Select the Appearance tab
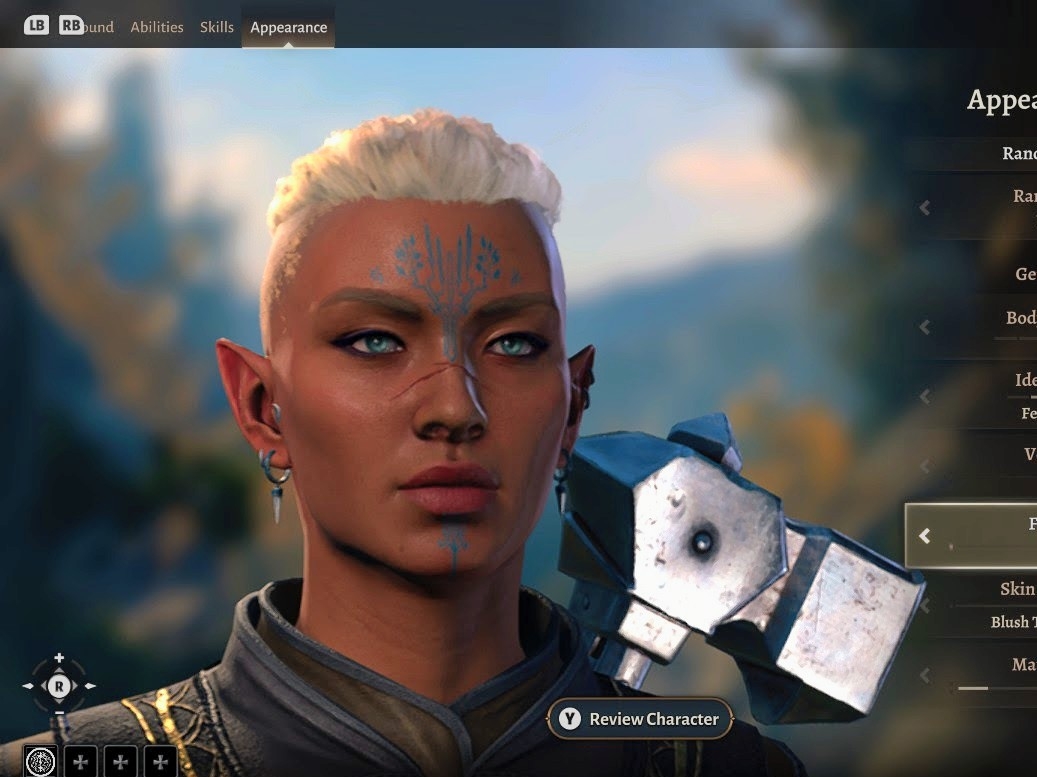The width and height of the screenshot is (1037, 777). pos(288,27)
